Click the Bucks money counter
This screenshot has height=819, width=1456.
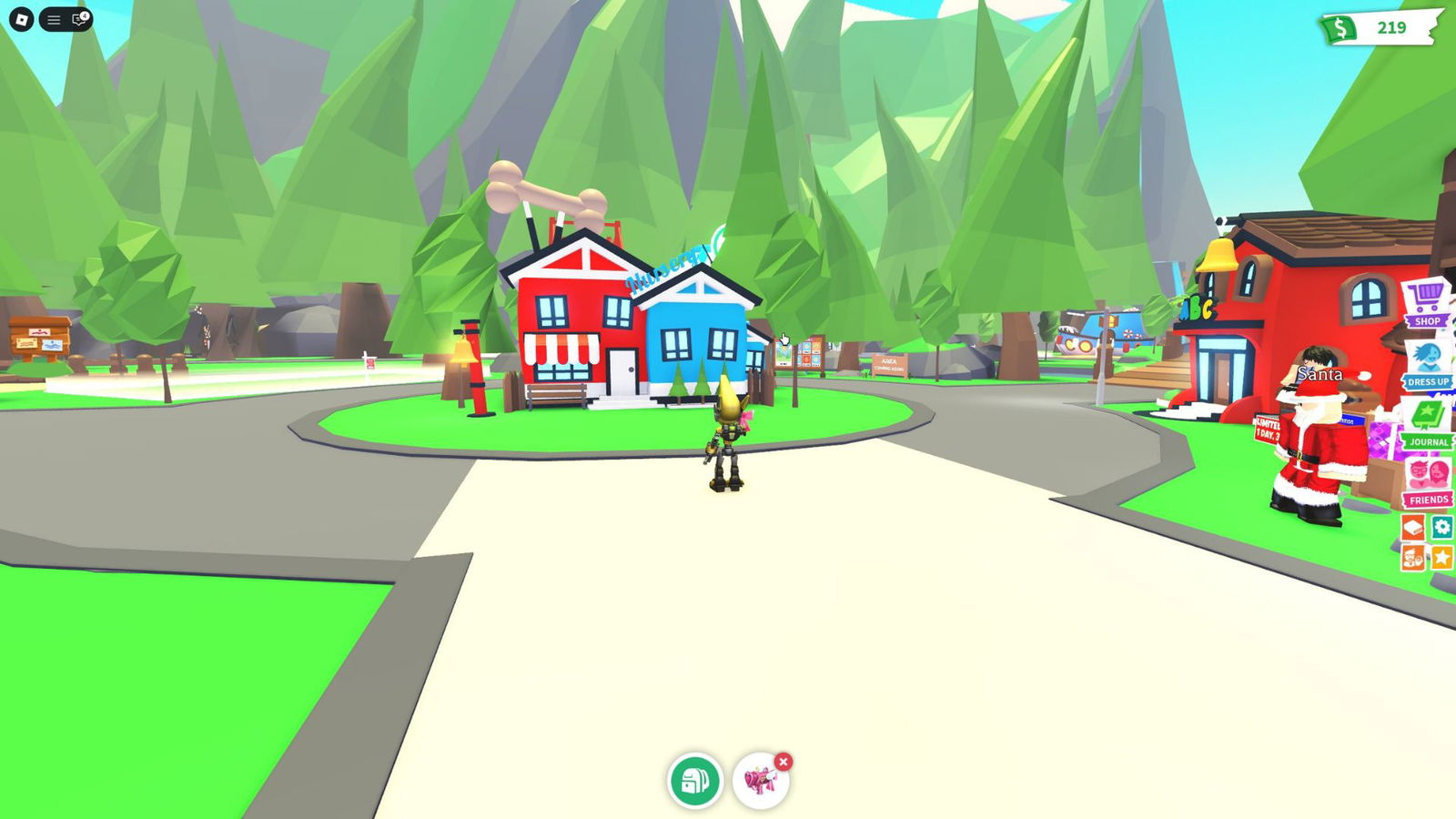pos(1380,28)
